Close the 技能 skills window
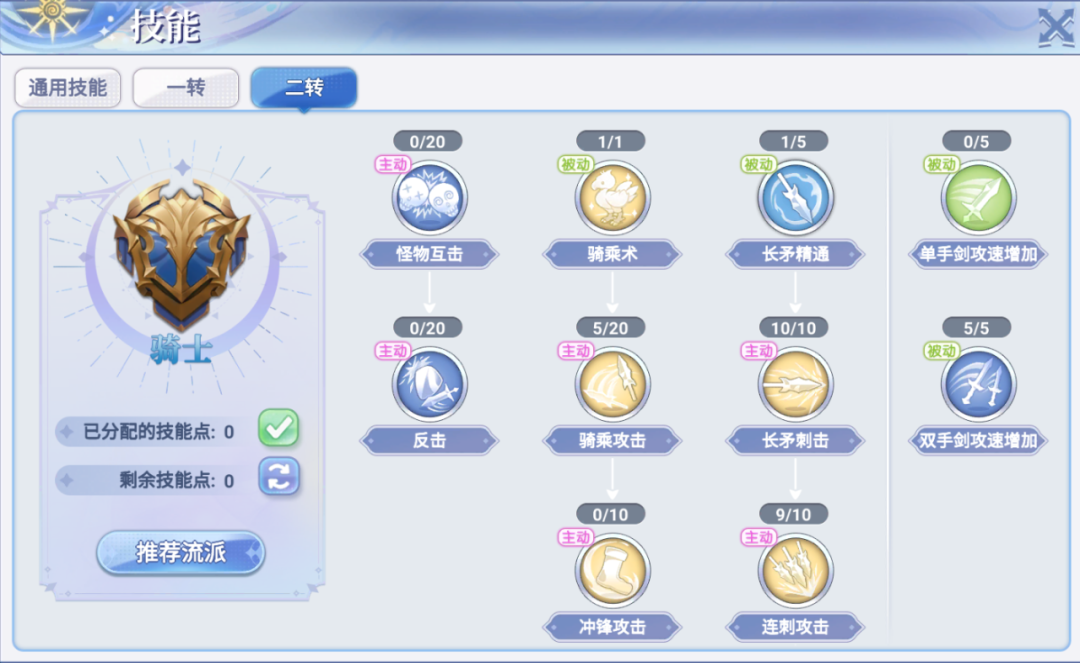Screen dimensions: 1080x663 [x=1055, y=27]
